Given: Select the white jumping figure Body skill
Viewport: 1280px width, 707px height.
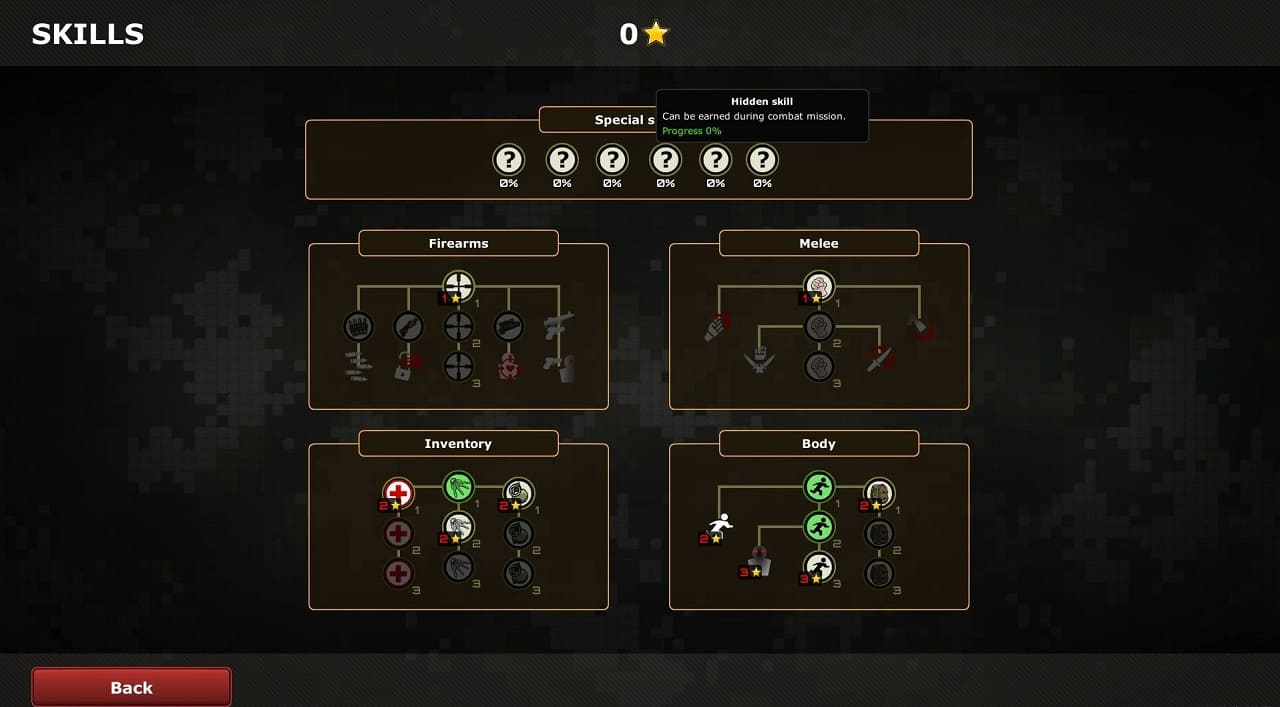Looking at the screenshot, I should click(719, 526).
